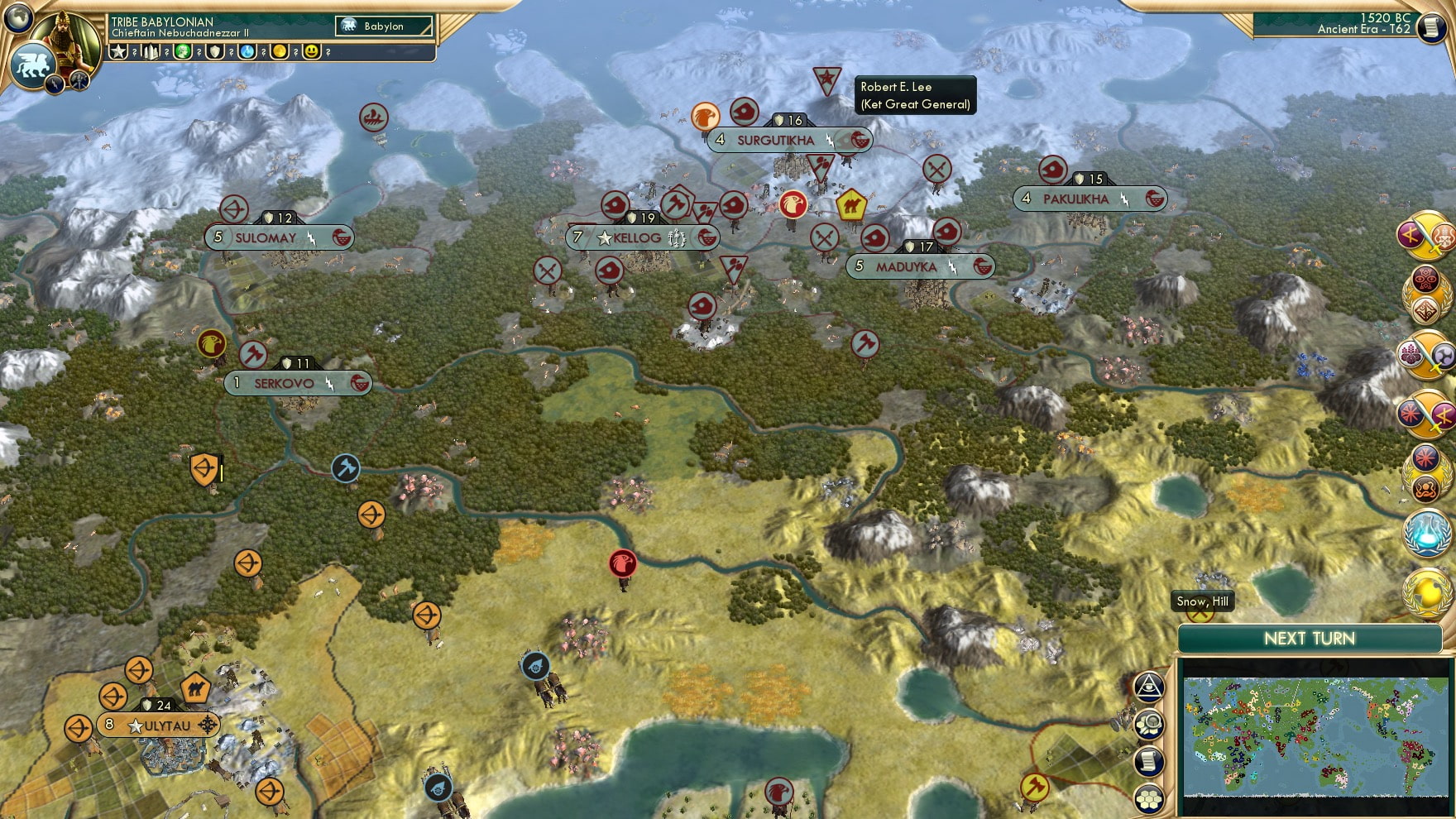Select the city banner of KELLOG

coord(637,237)
